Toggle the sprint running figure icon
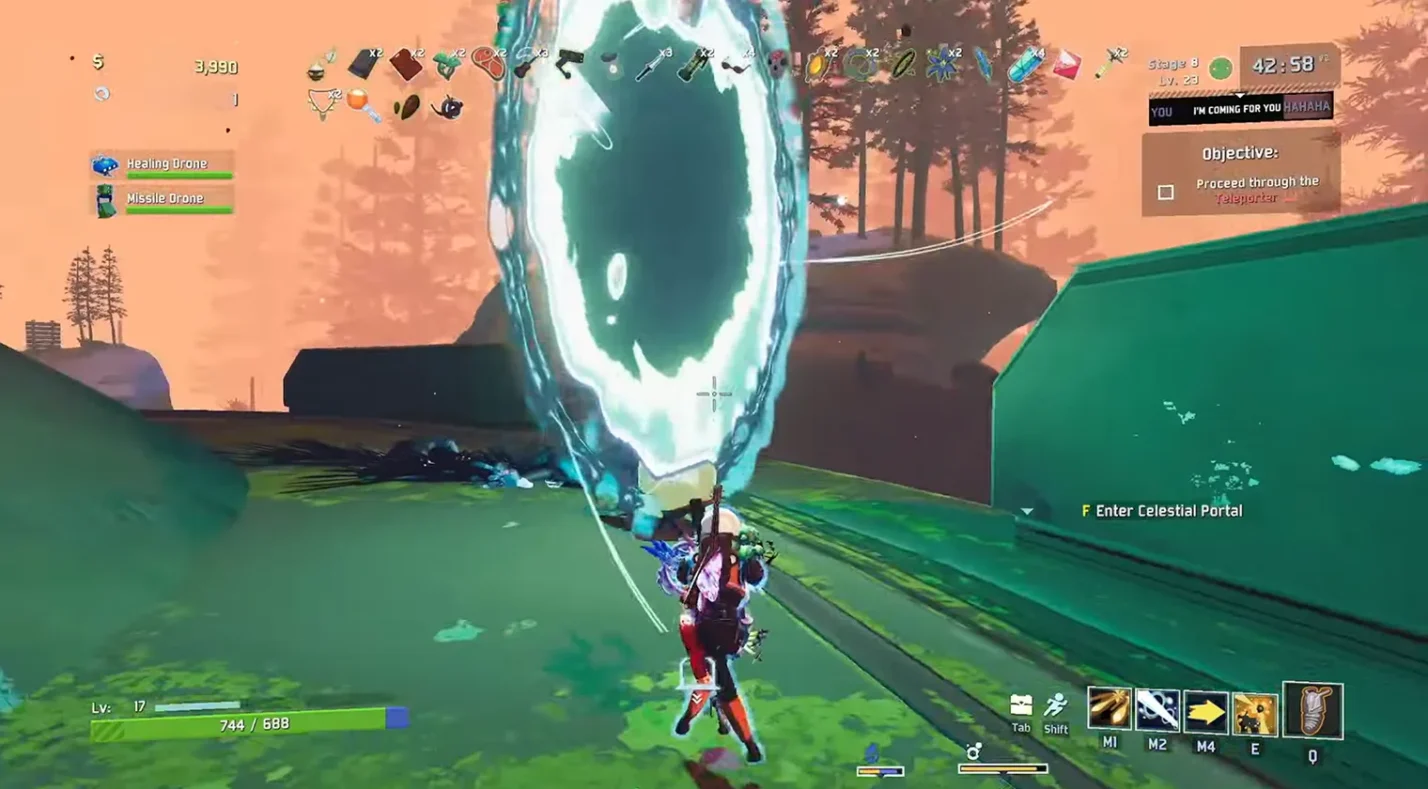The width and height of the screenshot is (1428, 789). point(1056,706)
